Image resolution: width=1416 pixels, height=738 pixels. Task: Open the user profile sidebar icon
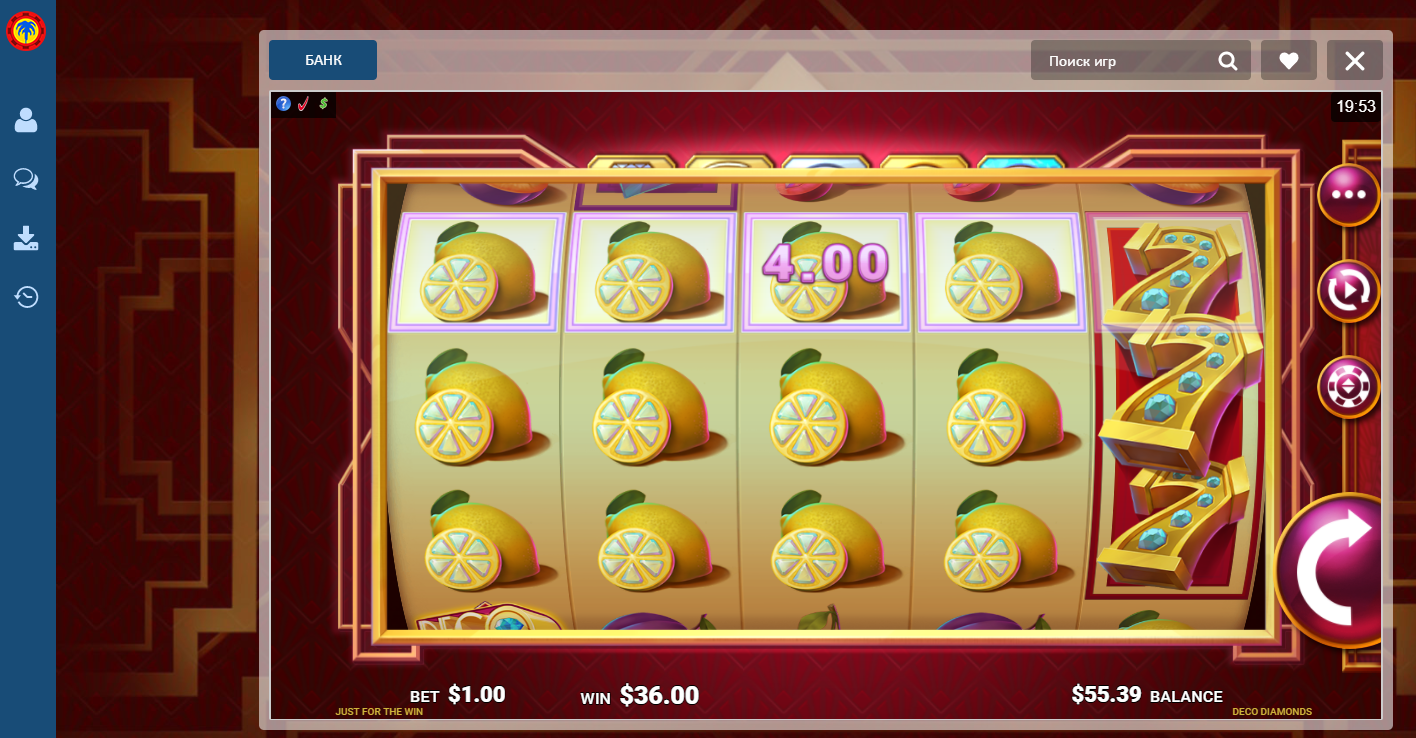tap(27, 119)
